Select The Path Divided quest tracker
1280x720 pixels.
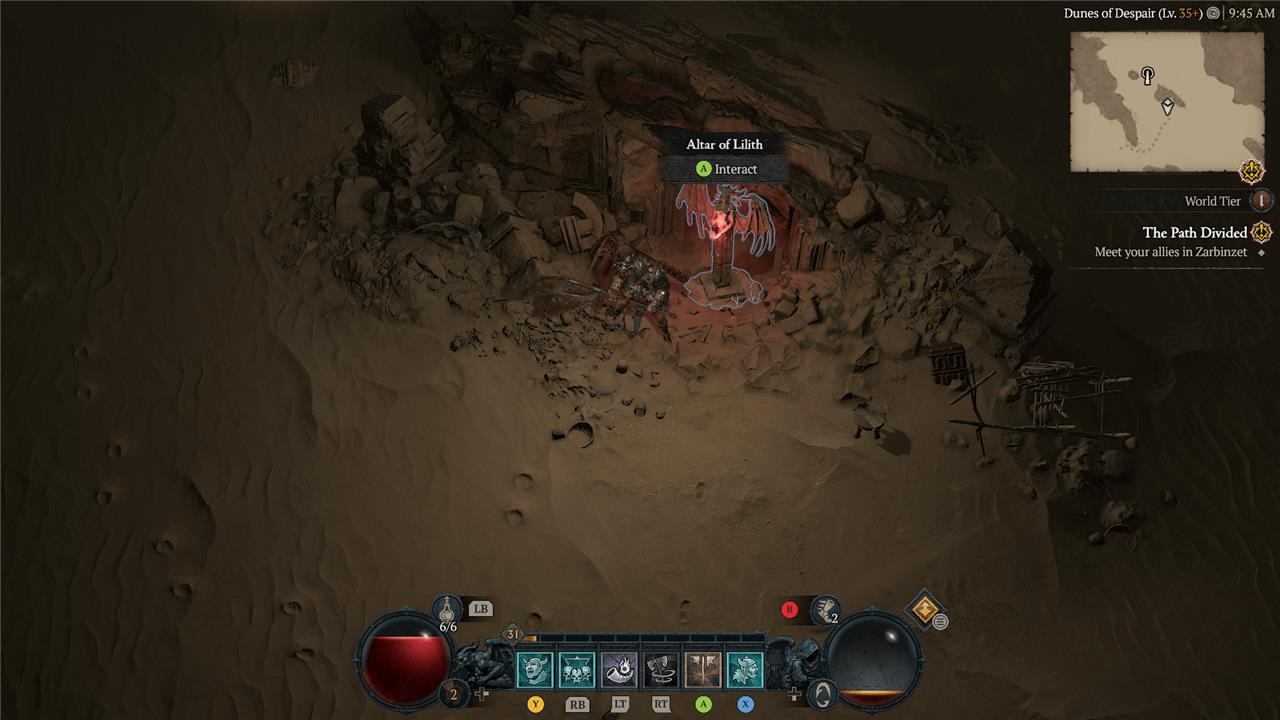pos(1195,233)
